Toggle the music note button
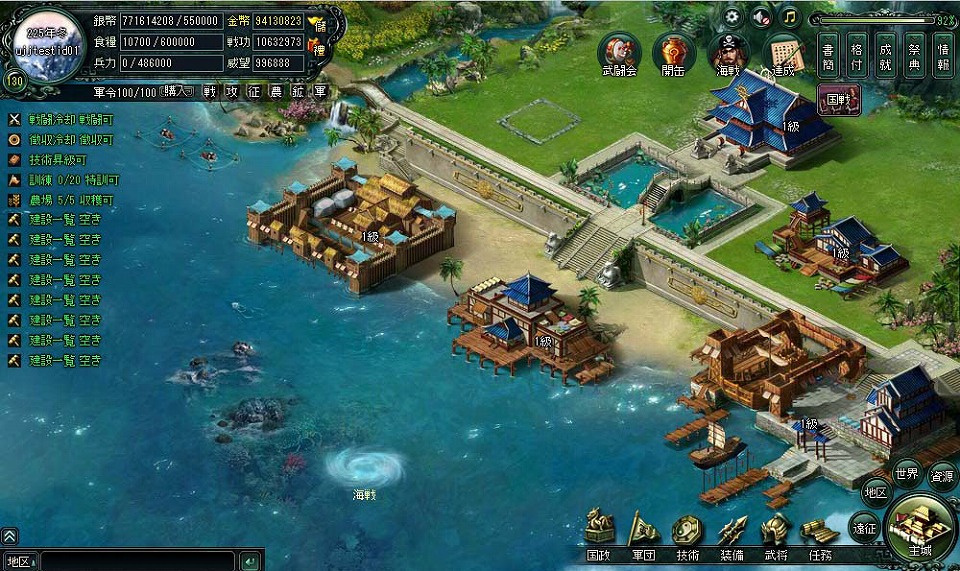Screen dimensions: 960x571 [790, 17]
